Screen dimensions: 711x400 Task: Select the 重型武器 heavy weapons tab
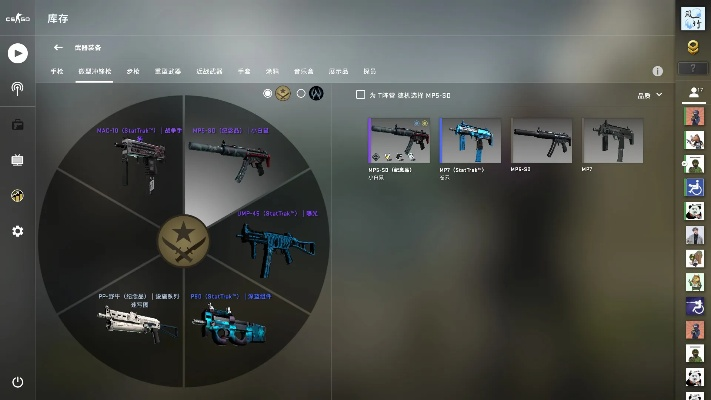[x=168, y=72]
